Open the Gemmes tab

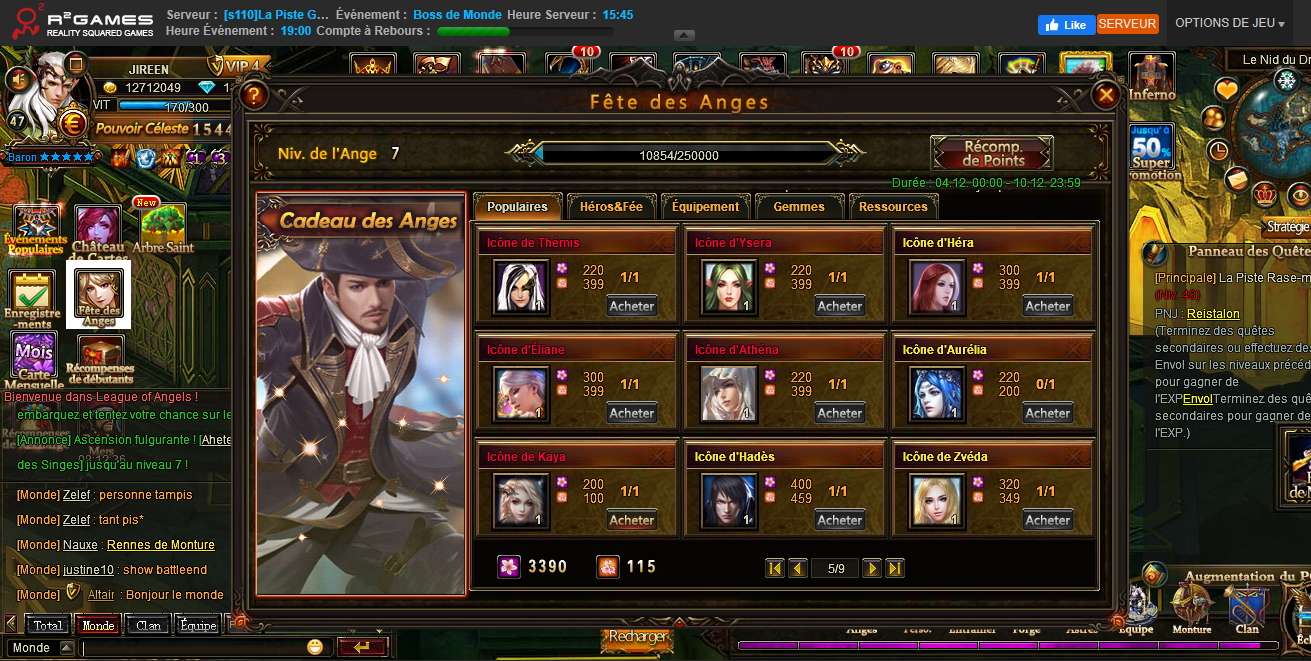pos(799,207)
